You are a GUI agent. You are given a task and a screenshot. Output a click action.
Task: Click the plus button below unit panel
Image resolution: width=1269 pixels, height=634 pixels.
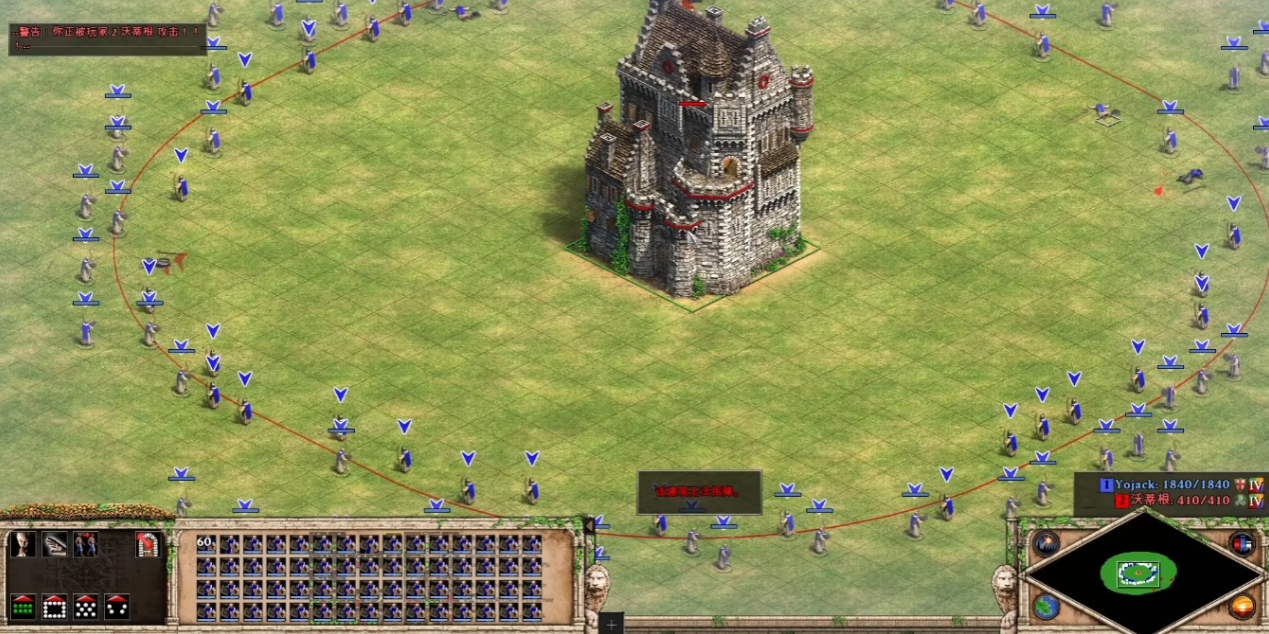point(612,624)
